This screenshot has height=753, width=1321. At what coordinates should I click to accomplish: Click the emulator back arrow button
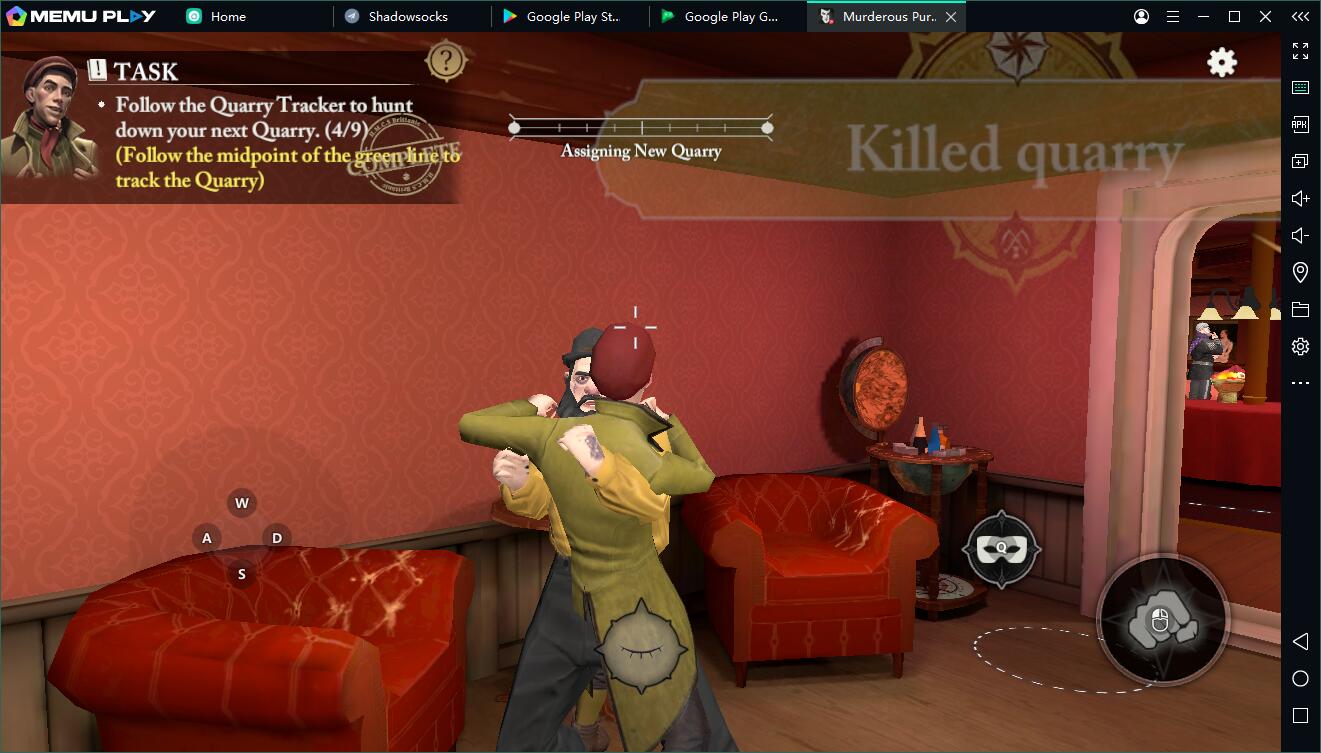[x=1300, y=641]
